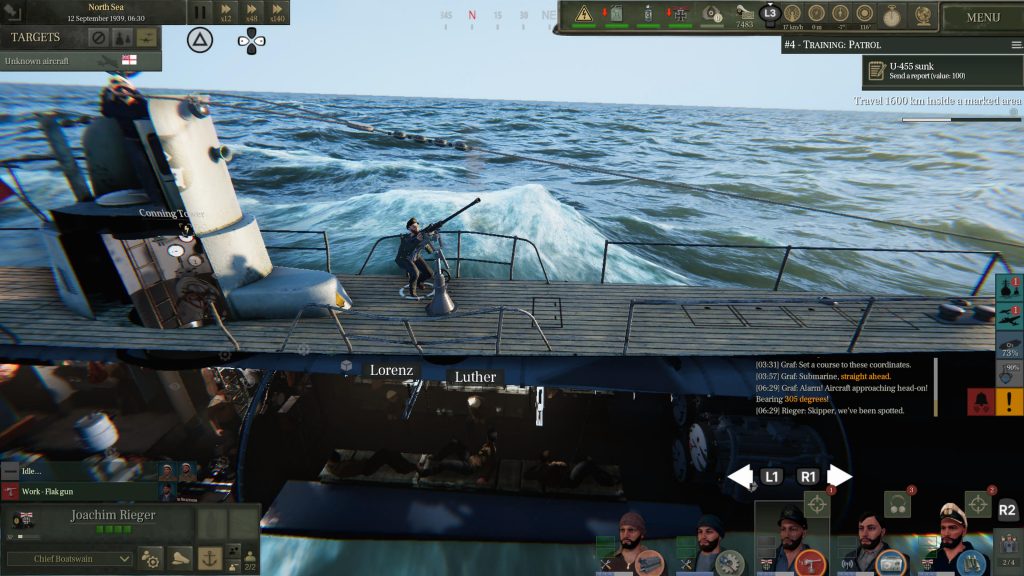This screenshot has height=576, width=1024.
Task: Click the hold-fire crossed circle icon in Targets
Action: click(x=98, y=38)
